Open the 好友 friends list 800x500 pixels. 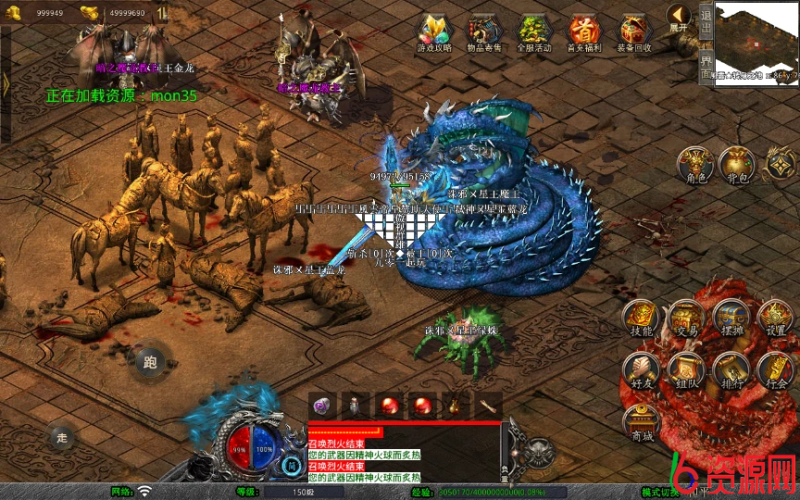point(641,371)
